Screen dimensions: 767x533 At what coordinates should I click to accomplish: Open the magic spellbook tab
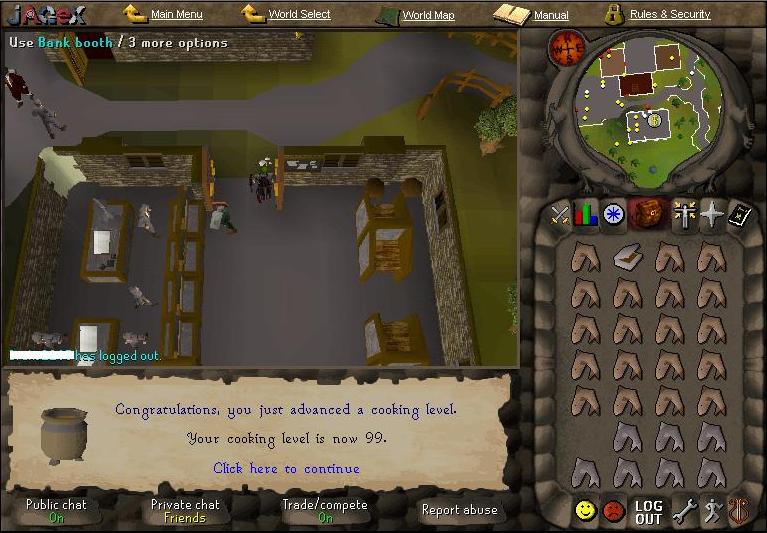(x=739, y=214)
